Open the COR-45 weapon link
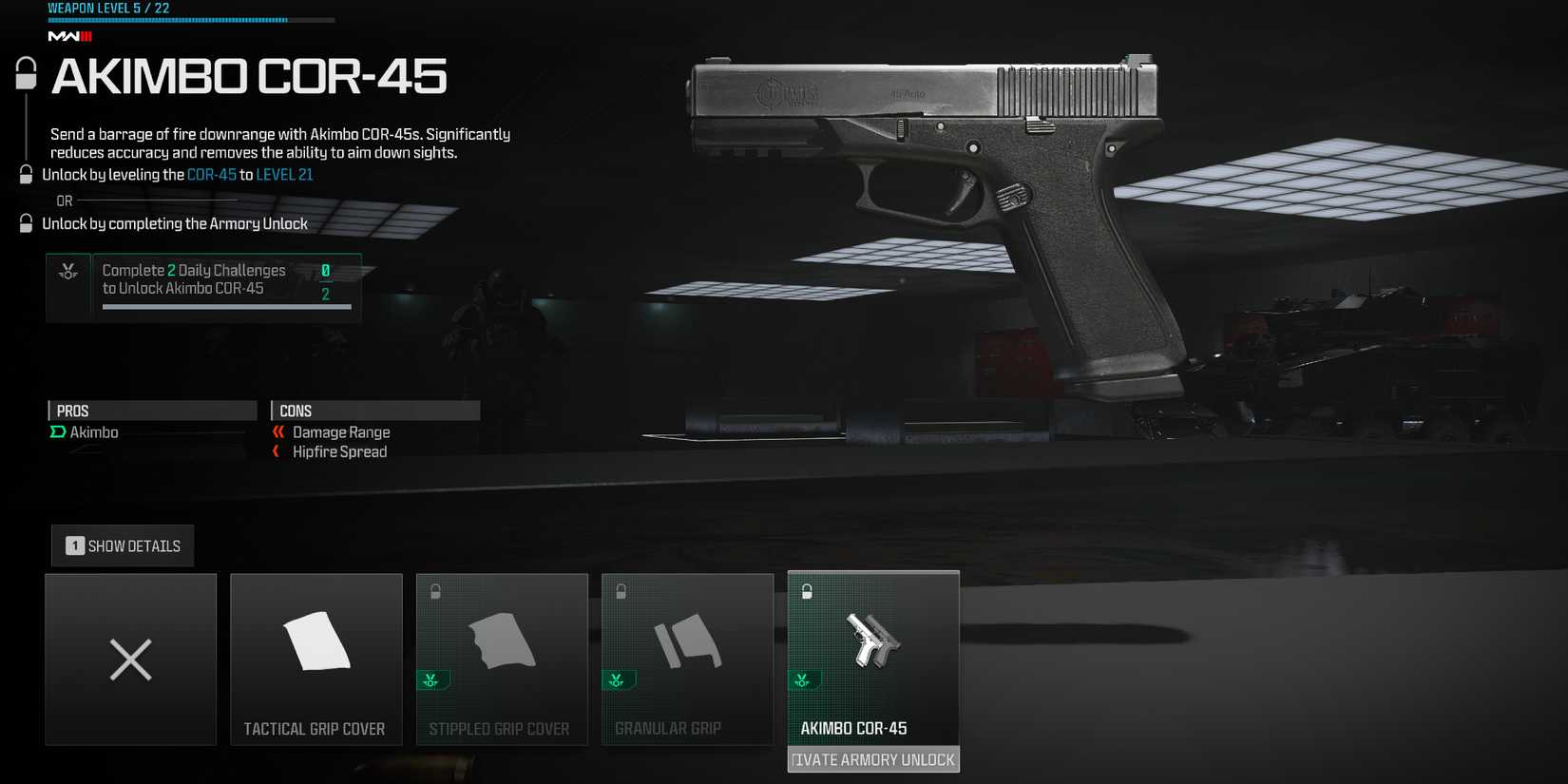 coord(210,174)
